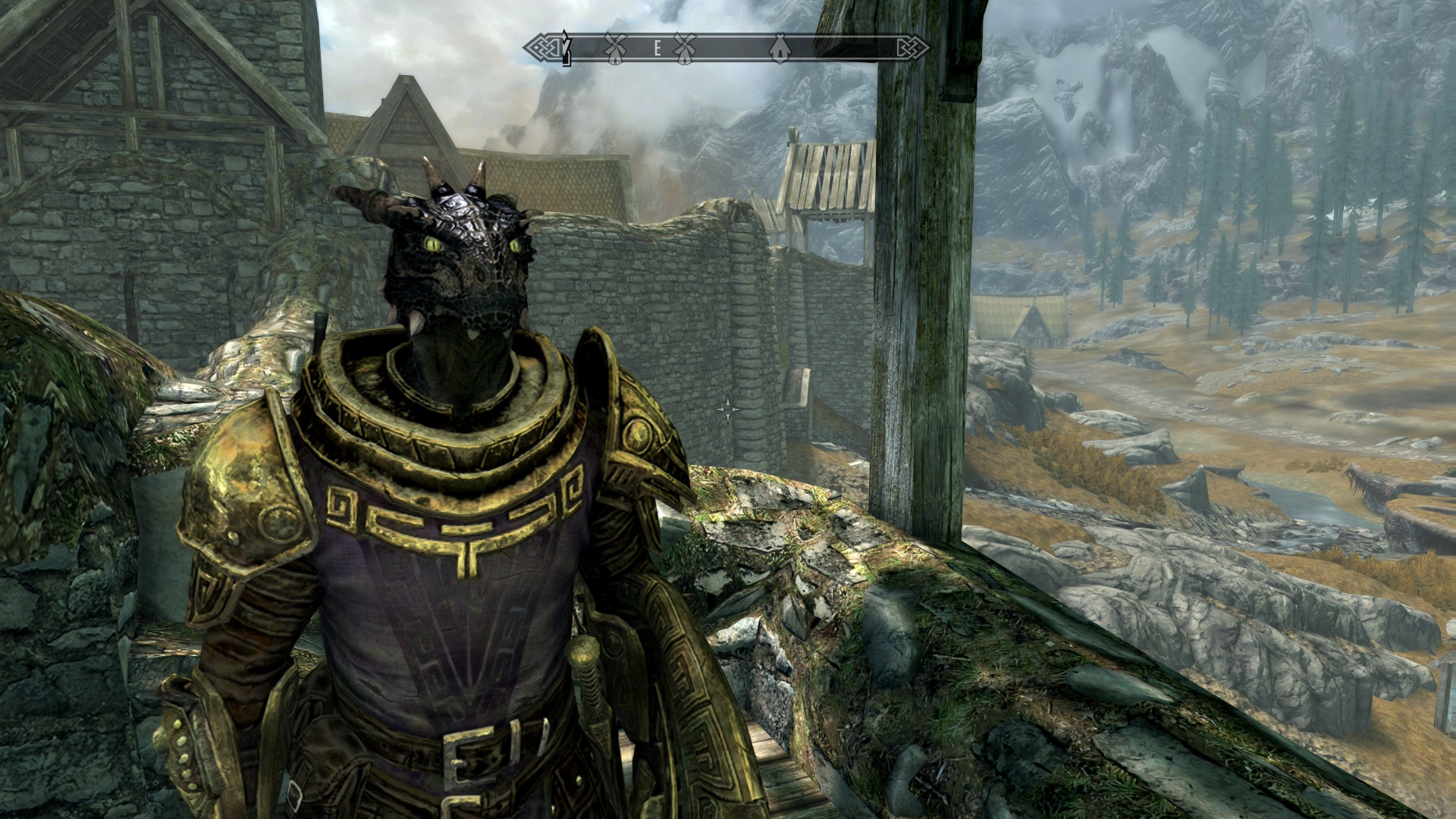Select the windmill marker between E and house marker
The image size is (1456, 819).
tap(685, 49)
